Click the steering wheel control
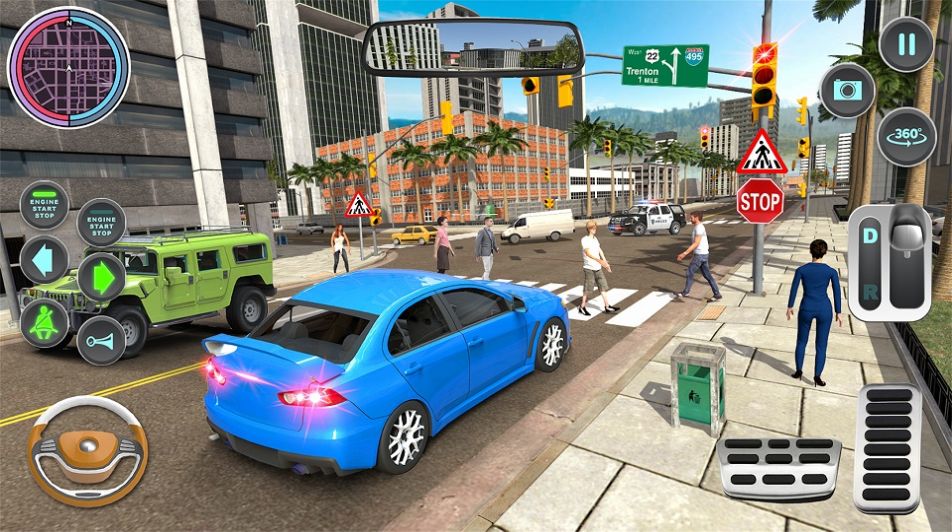The height and width of the screenshot is (532, 952). coord(87,449)
